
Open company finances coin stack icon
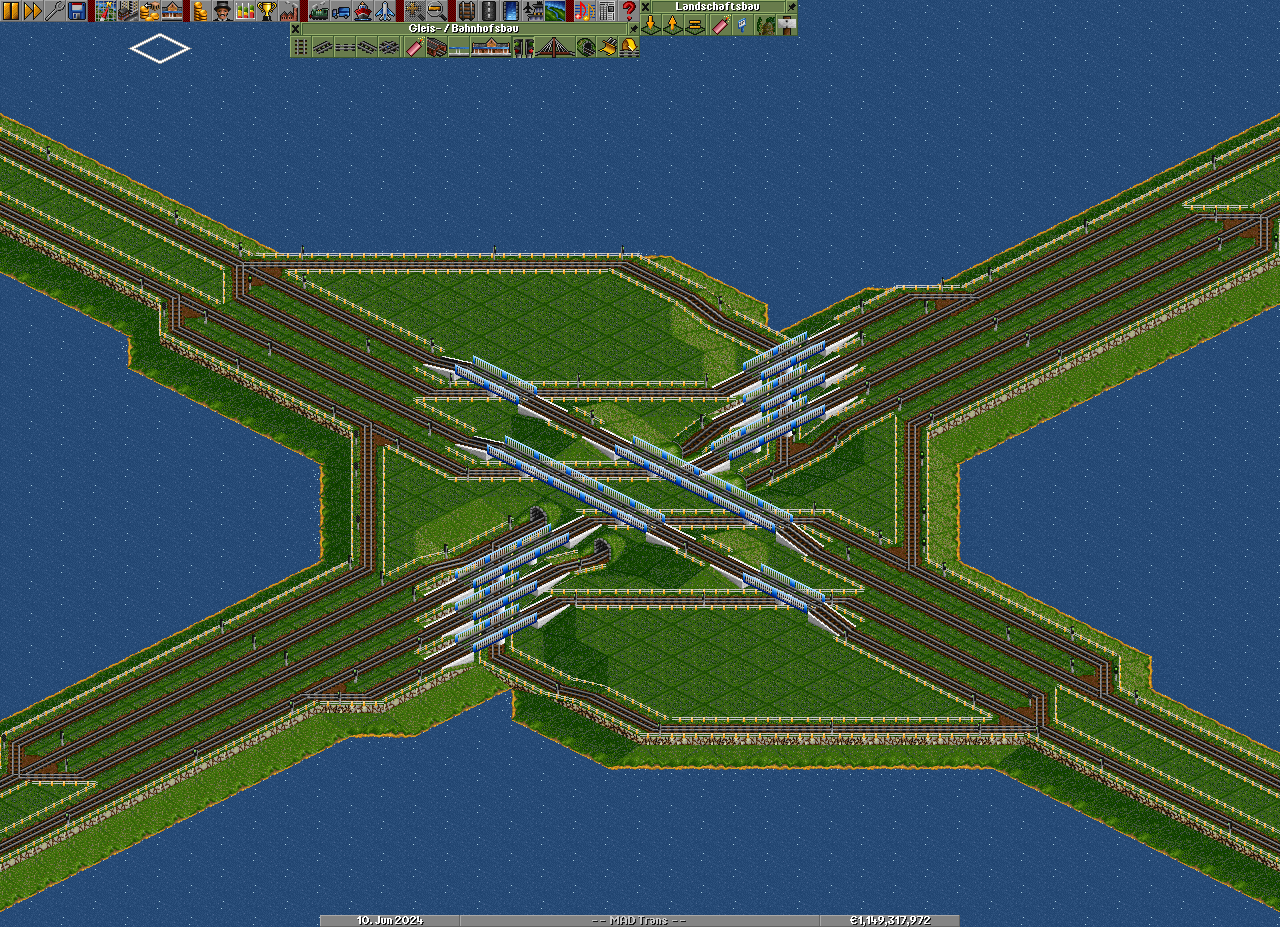[200, 11]
